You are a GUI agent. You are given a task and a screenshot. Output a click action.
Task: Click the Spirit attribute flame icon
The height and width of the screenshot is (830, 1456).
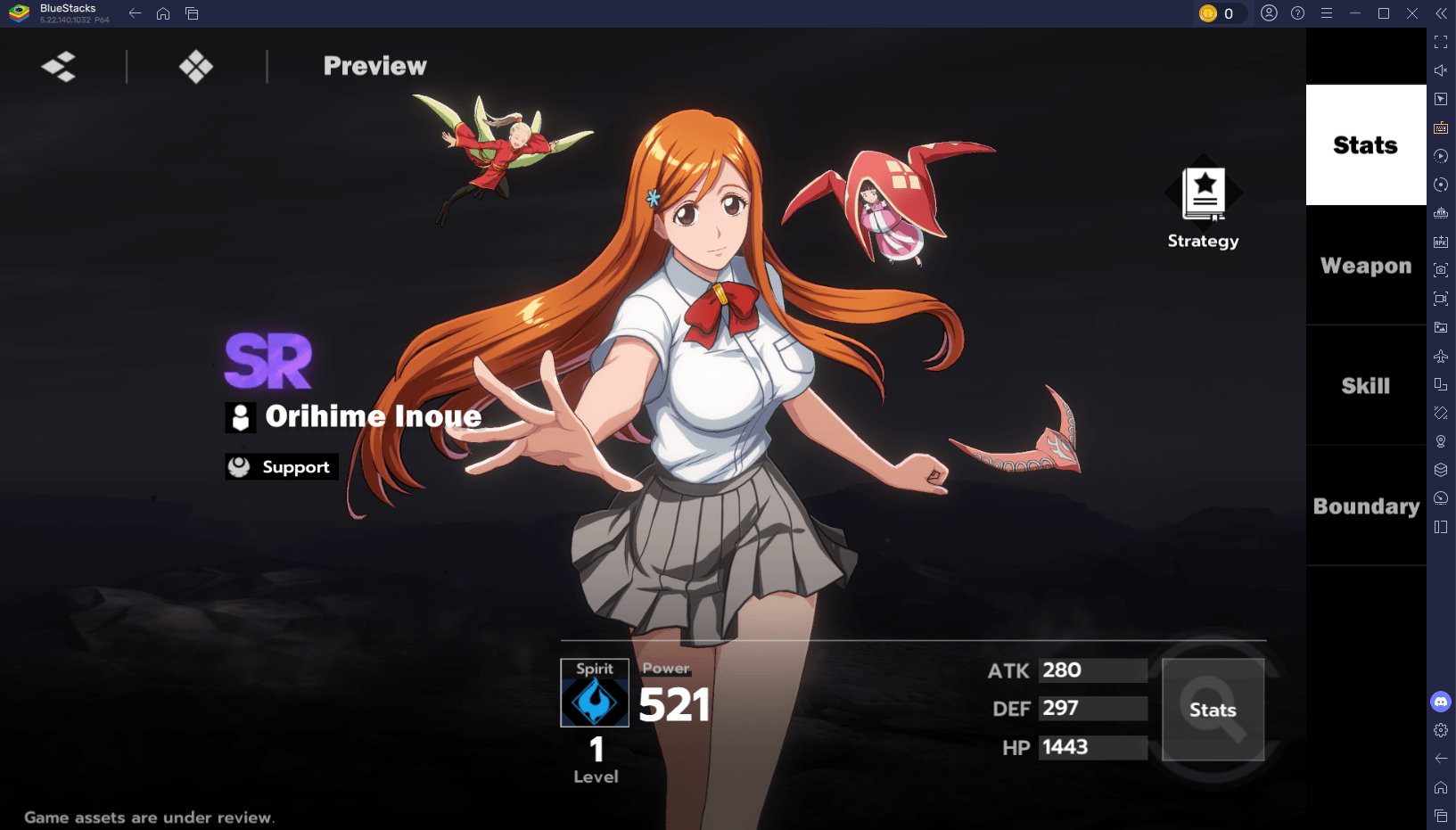[595, 701]
